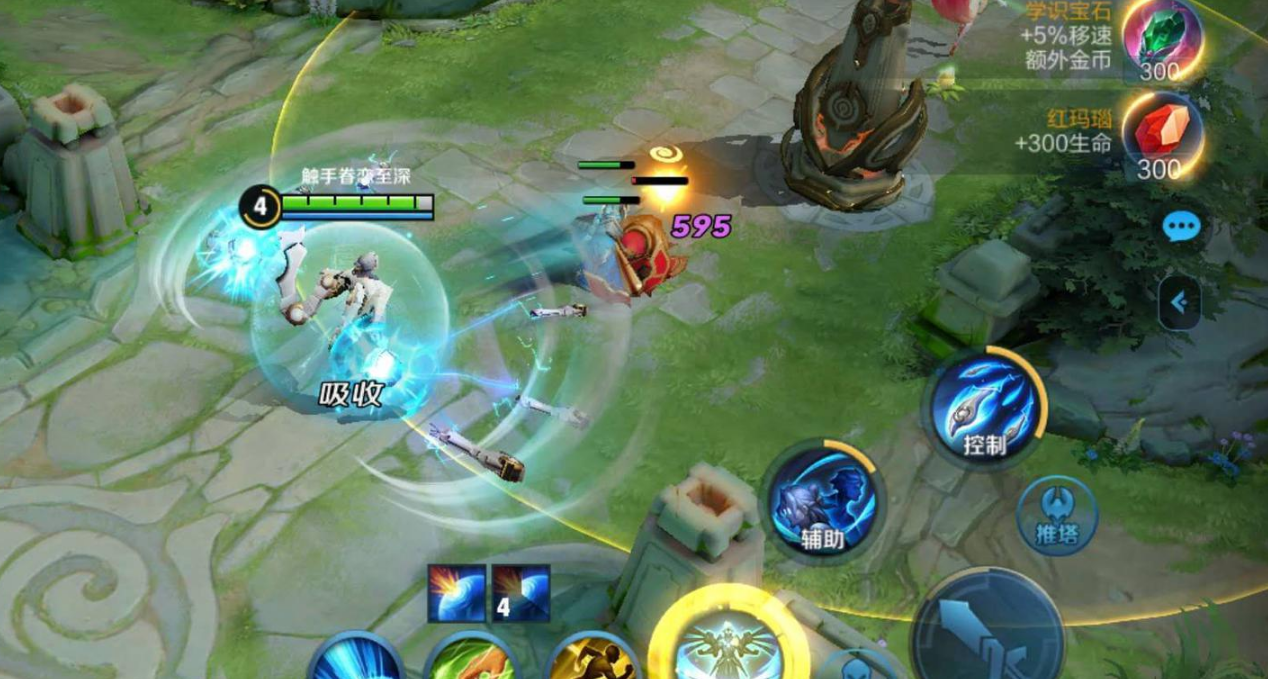Screen dimensions: 1268x679
Task: Use the running man sprint spell
Action: coord(594,659)
